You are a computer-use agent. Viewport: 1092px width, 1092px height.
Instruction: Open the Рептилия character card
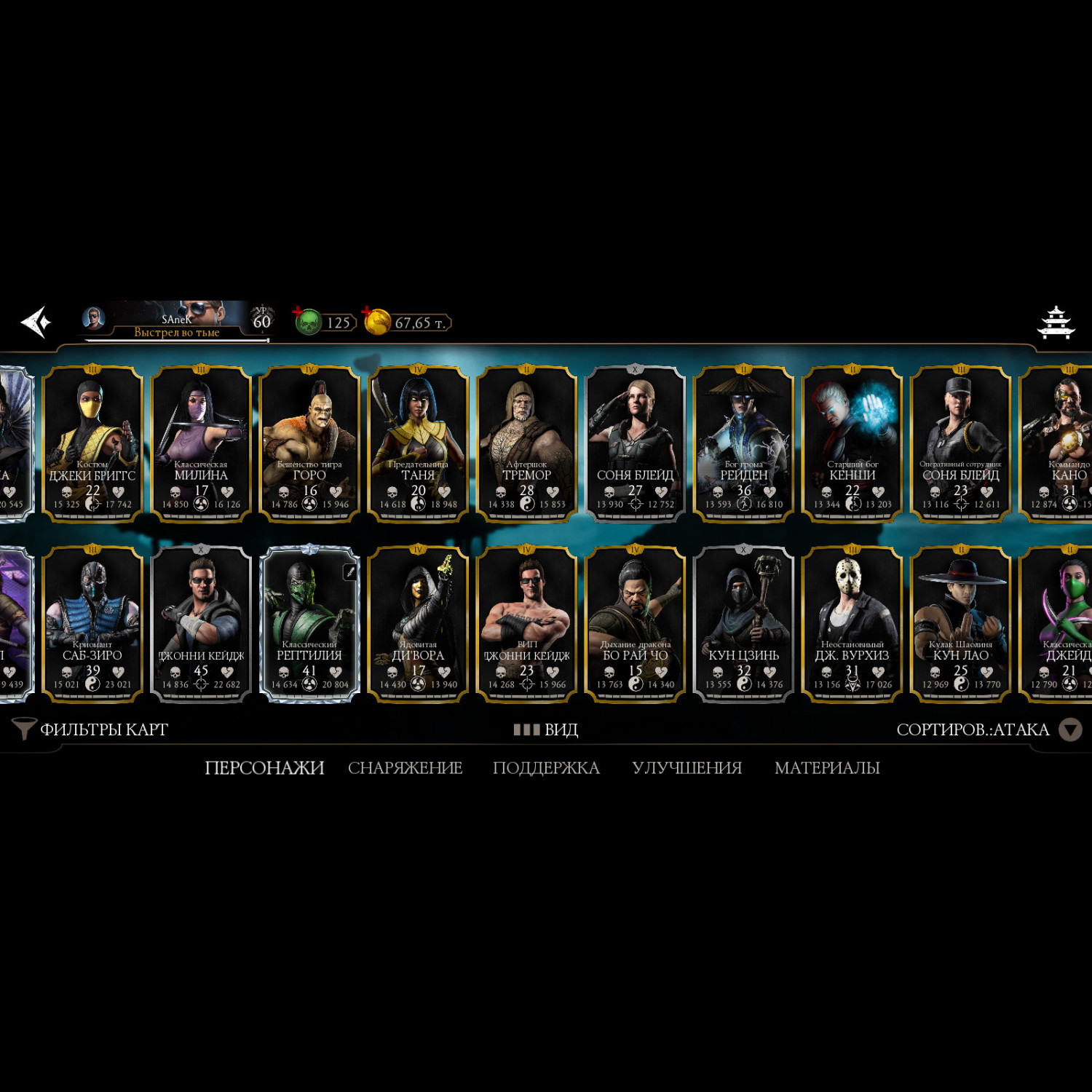point(309,624)
